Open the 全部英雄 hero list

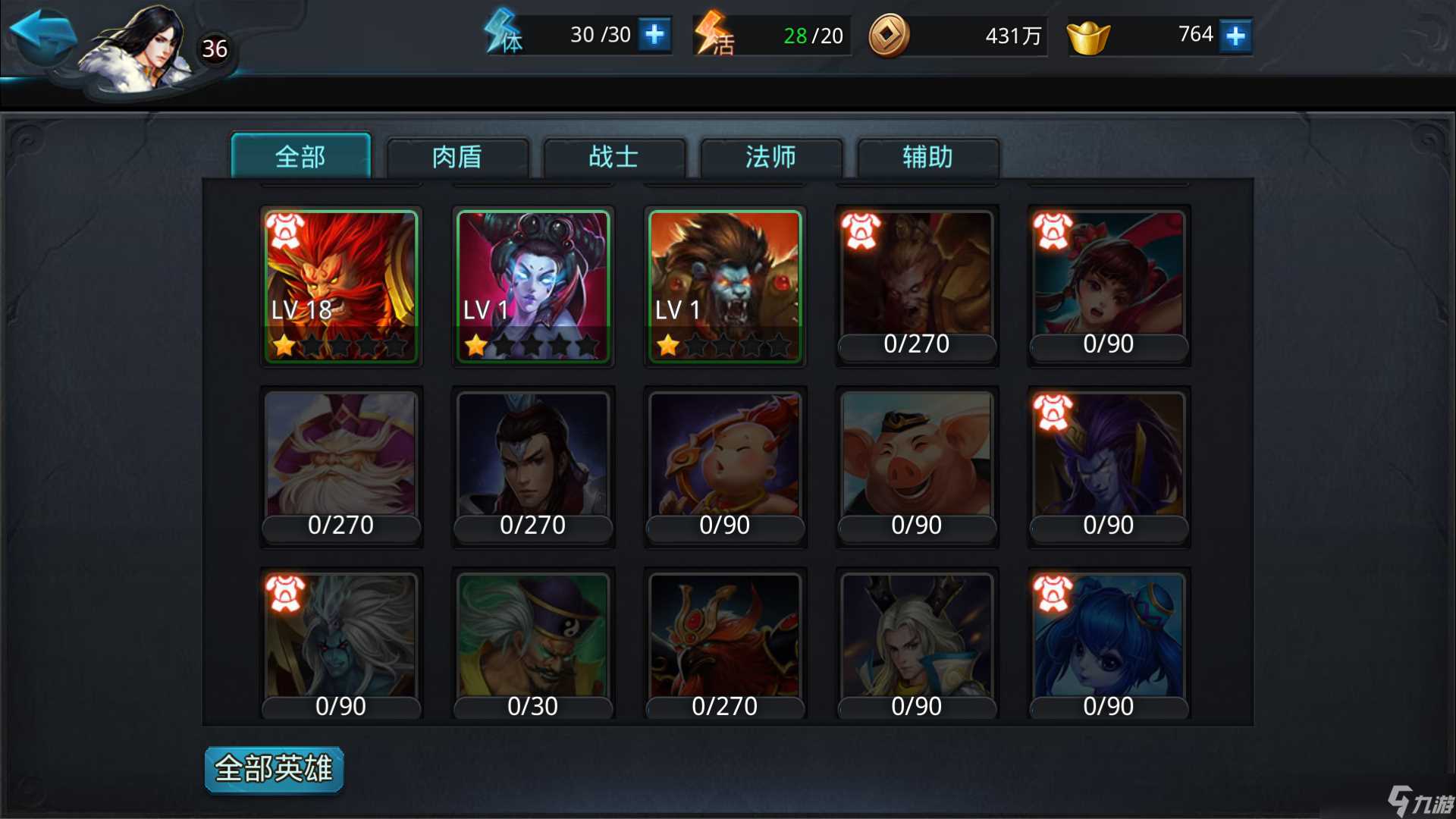tap(273, 768)
